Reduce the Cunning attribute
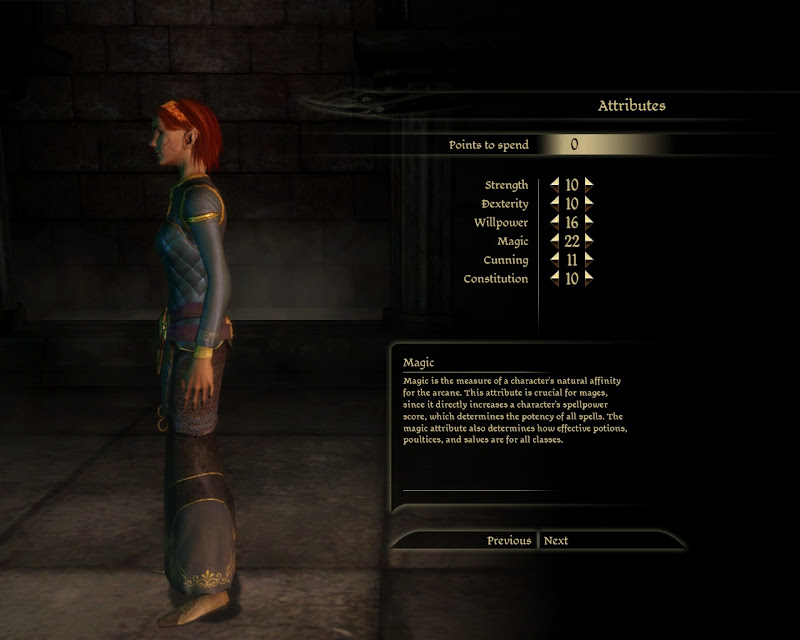Viewport: 800px width, 640px height. pos(555,260)
